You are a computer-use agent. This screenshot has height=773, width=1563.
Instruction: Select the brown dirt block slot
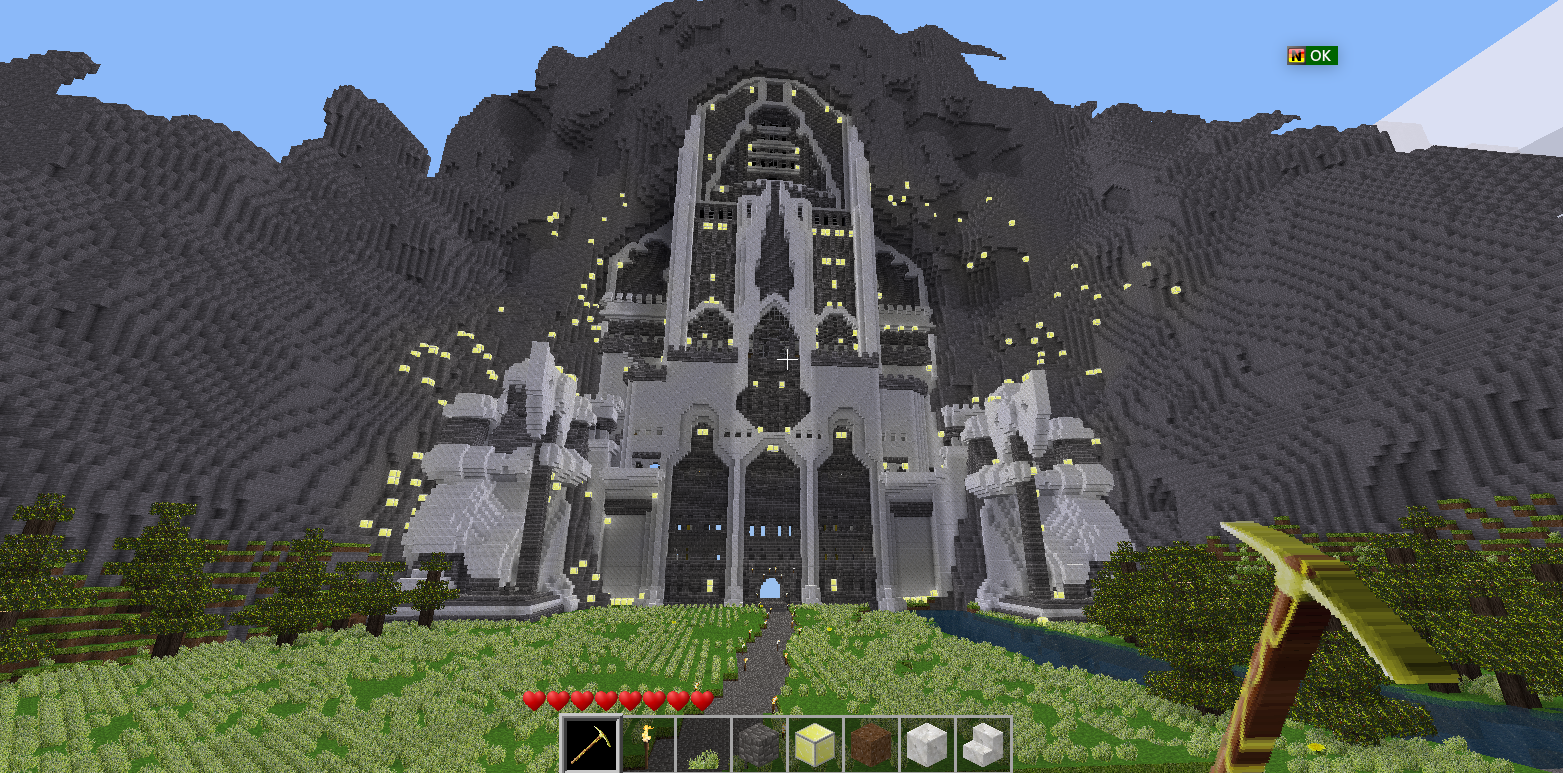(x=871, y=745)
